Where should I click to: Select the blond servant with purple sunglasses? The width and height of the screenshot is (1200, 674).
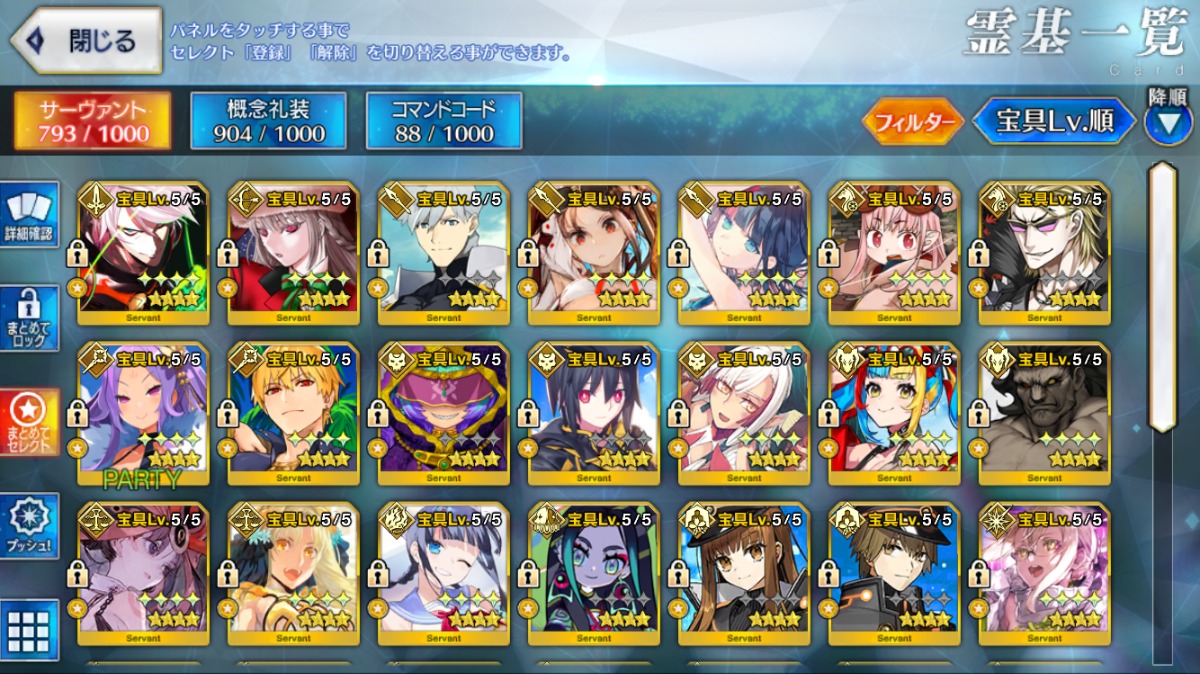[1044, 254]
